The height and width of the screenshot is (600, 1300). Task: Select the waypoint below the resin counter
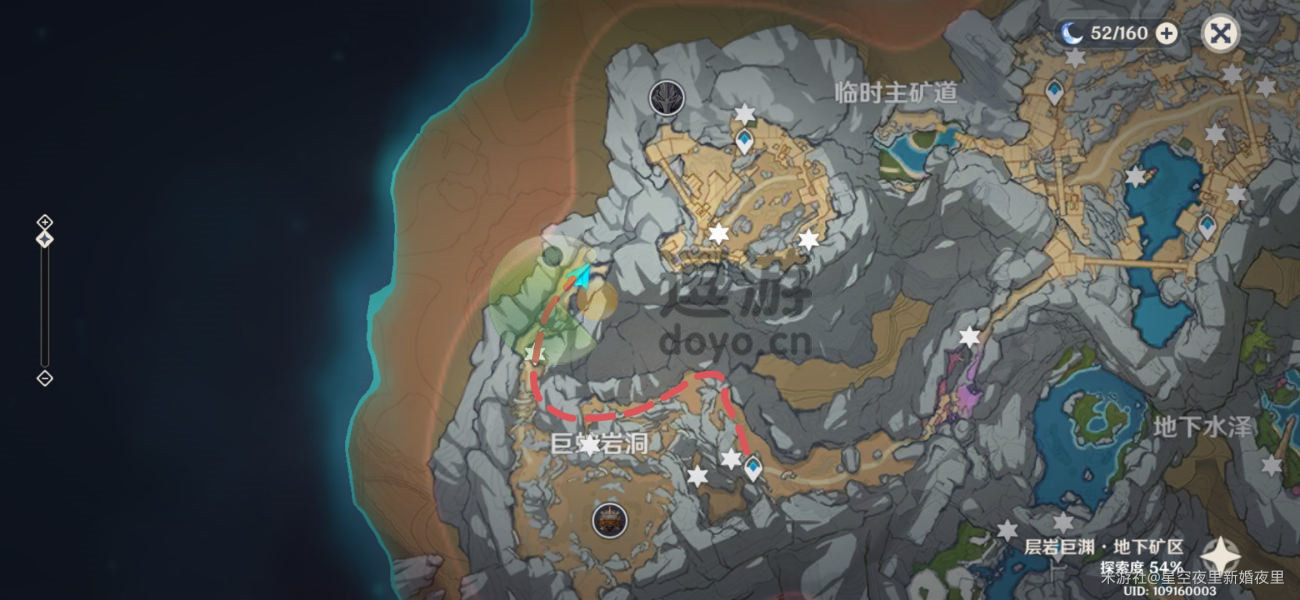click(1054, 92)
